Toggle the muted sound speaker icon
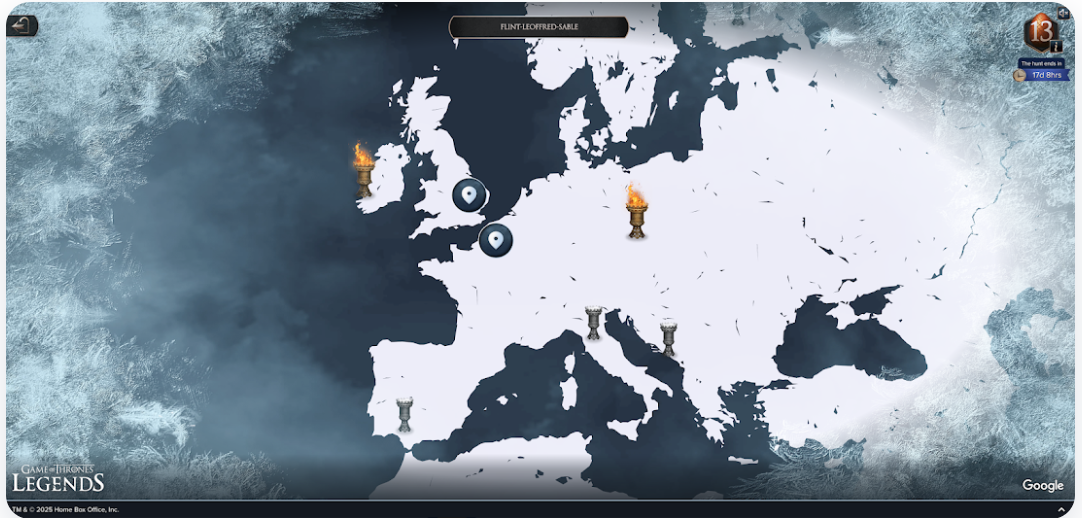1082x518 pixels. [1062, 13]
